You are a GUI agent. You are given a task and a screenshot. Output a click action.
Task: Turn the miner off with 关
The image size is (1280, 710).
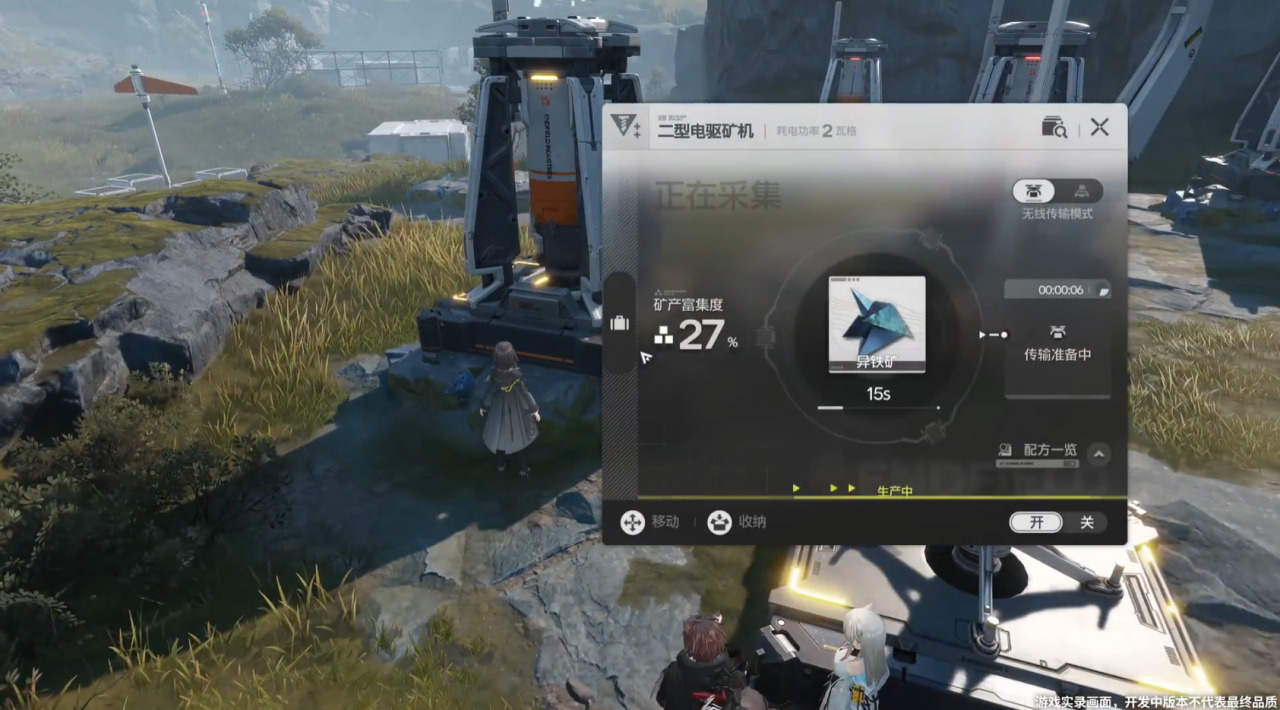[1086, 522]
